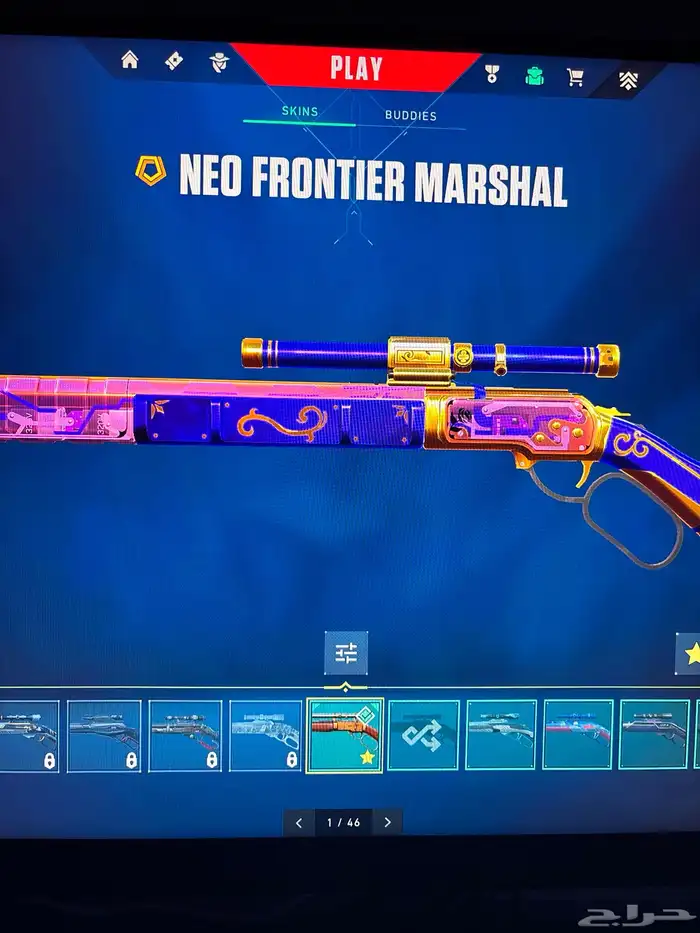Toggle the favorite star button

coord(688,655)
